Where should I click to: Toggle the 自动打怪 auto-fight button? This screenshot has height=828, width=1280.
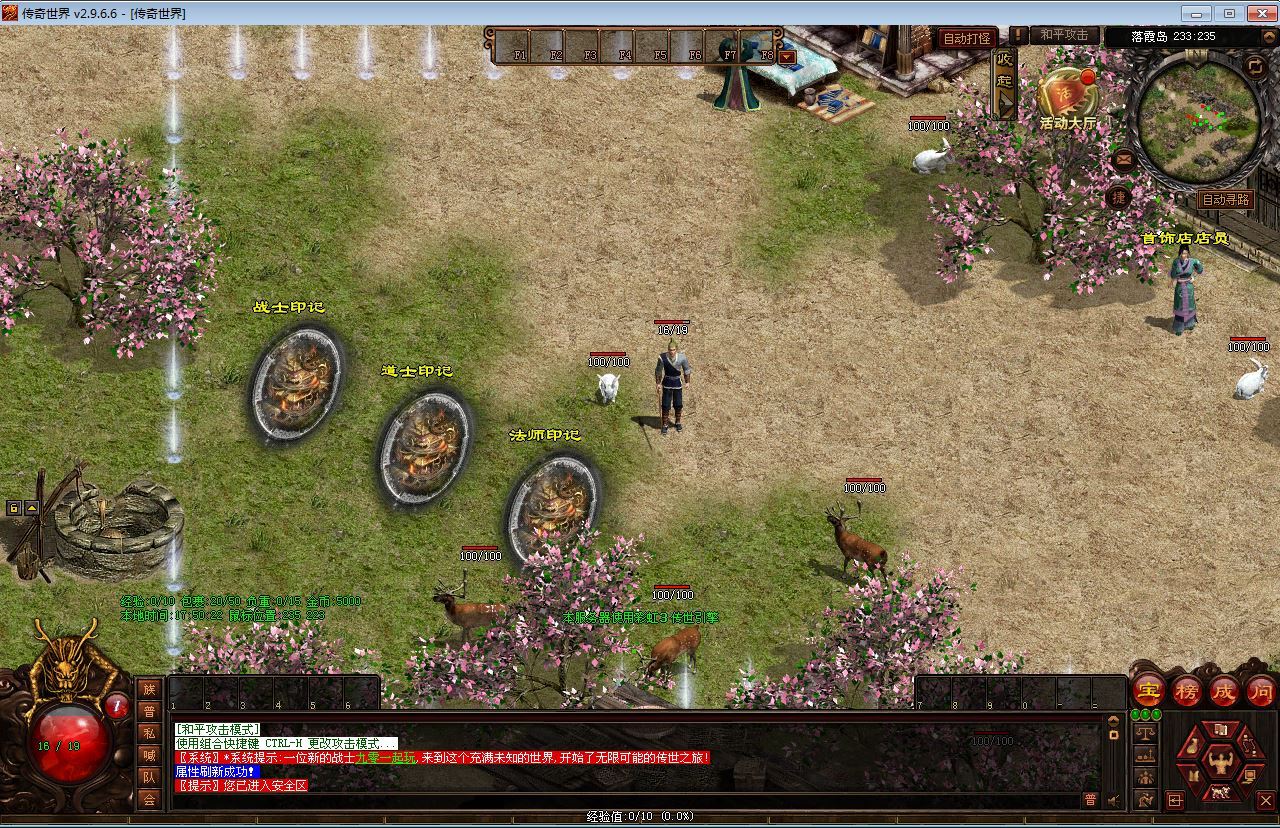click(967, 38)
